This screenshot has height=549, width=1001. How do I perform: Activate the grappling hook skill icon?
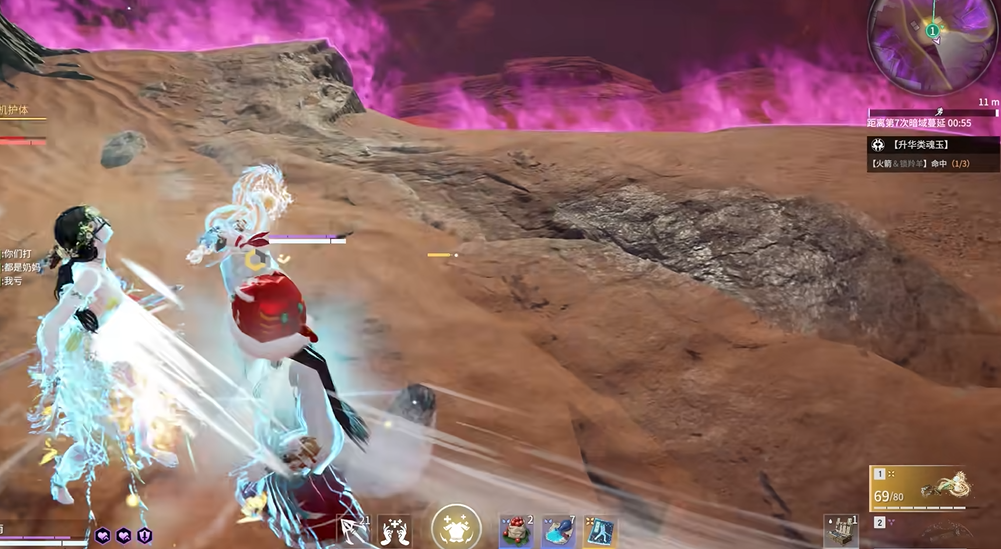coord(353,530)
